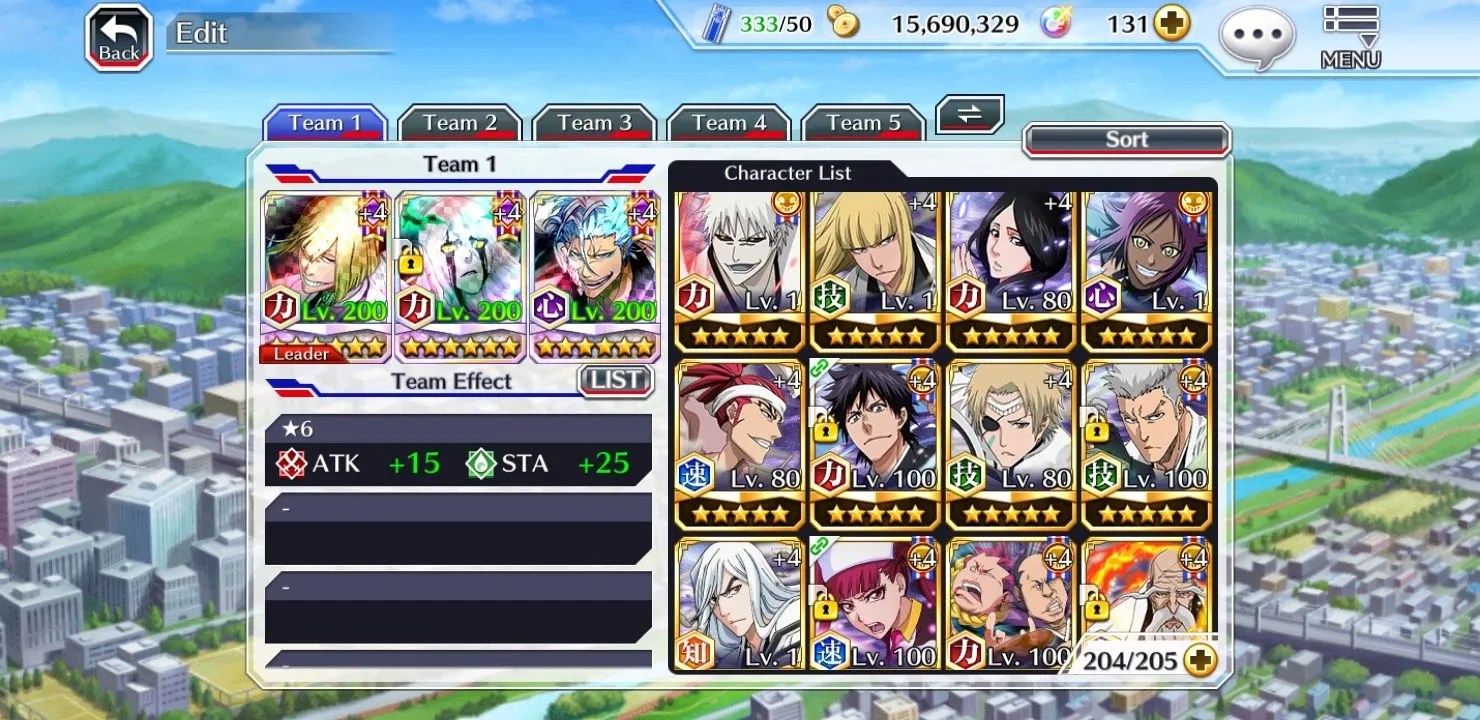
Task: Click the swap arrows button beside team tabs
Action: click(x=969, y=114)
